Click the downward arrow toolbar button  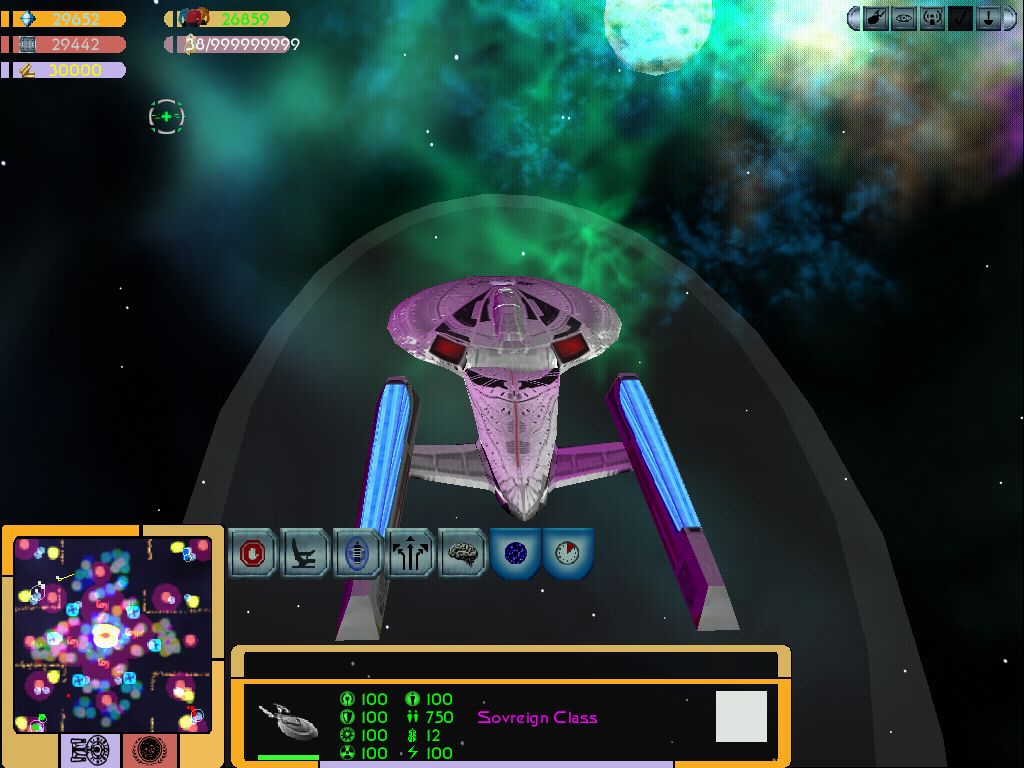pyautogui.click(x=987, y=18)
